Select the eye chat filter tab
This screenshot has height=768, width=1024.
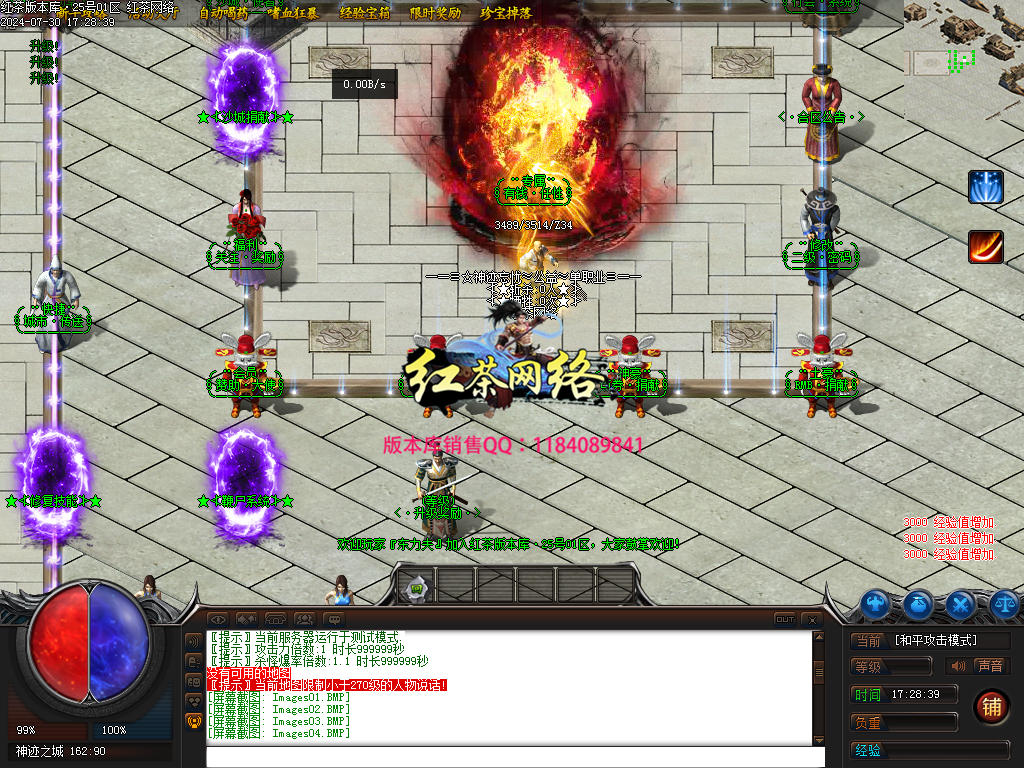coord(217,620)
